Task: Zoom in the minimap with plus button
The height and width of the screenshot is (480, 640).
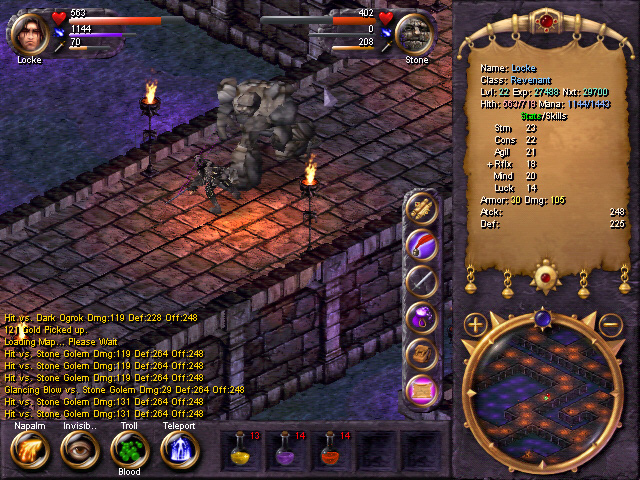Action: click(x=475, y=324)
